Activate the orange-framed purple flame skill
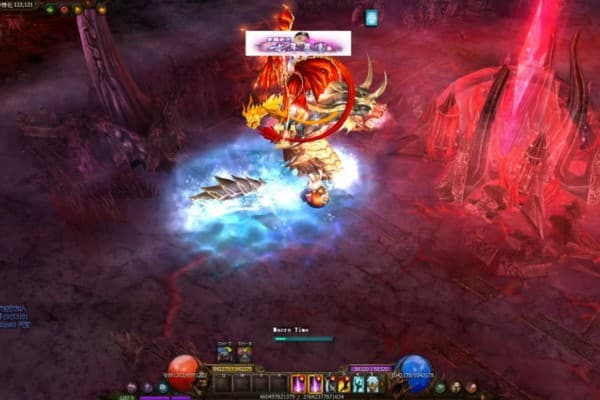This screenshot has height=400, width=600. pyautogui.click(x=298, y=383)
